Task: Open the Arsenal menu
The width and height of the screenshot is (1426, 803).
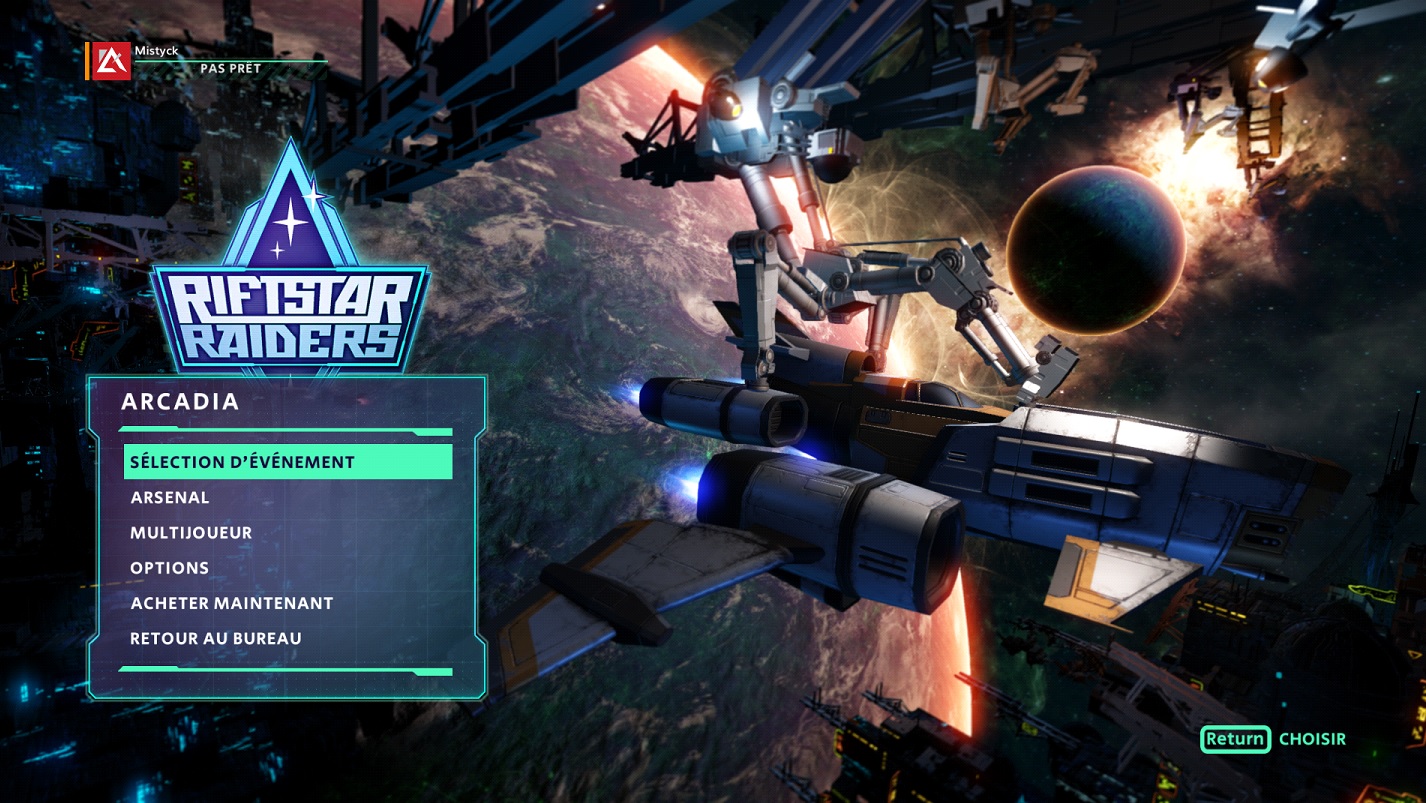Action: (x=170, y=497)
